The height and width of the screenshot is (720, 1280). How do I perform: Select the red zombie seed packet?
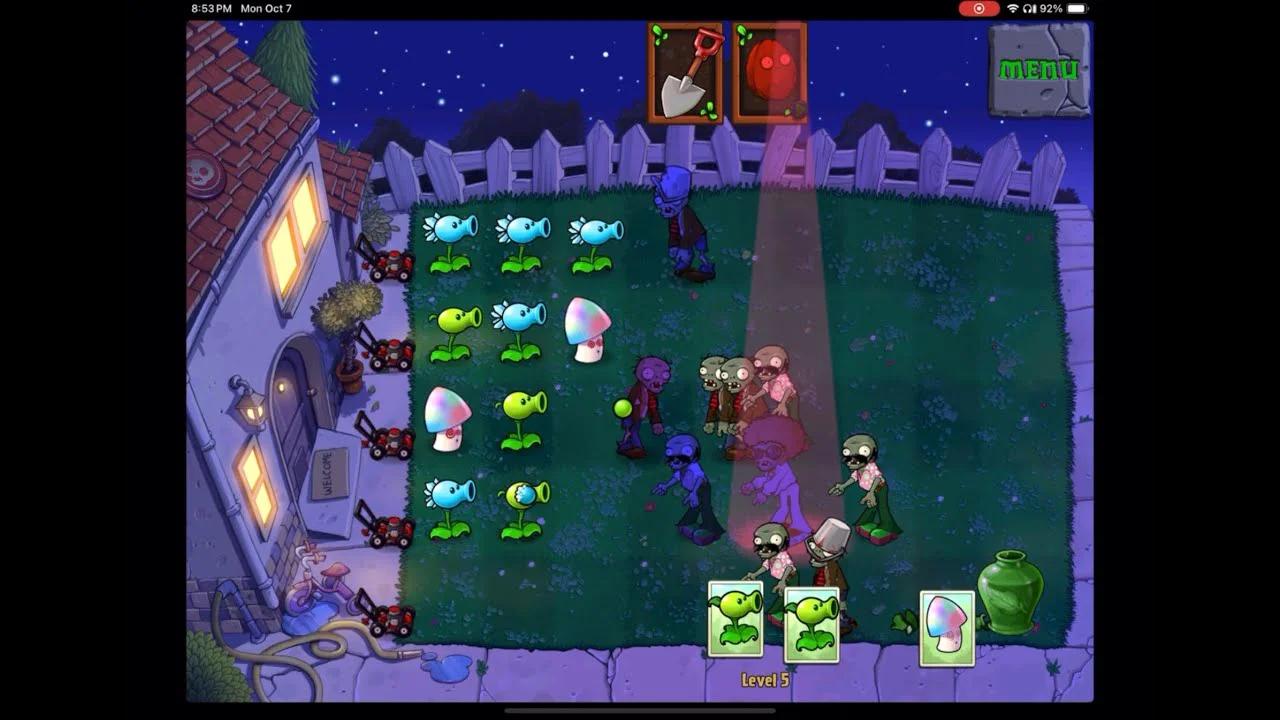click(x=771, y=70)
